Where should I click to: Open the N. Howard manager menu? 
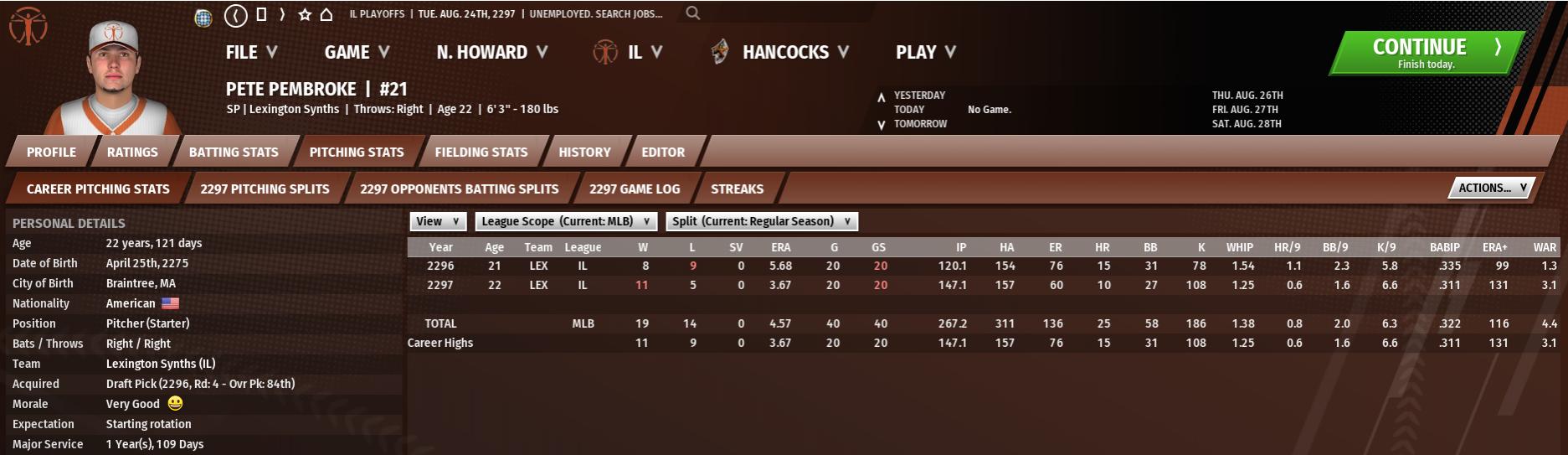(x=491, y=52)
